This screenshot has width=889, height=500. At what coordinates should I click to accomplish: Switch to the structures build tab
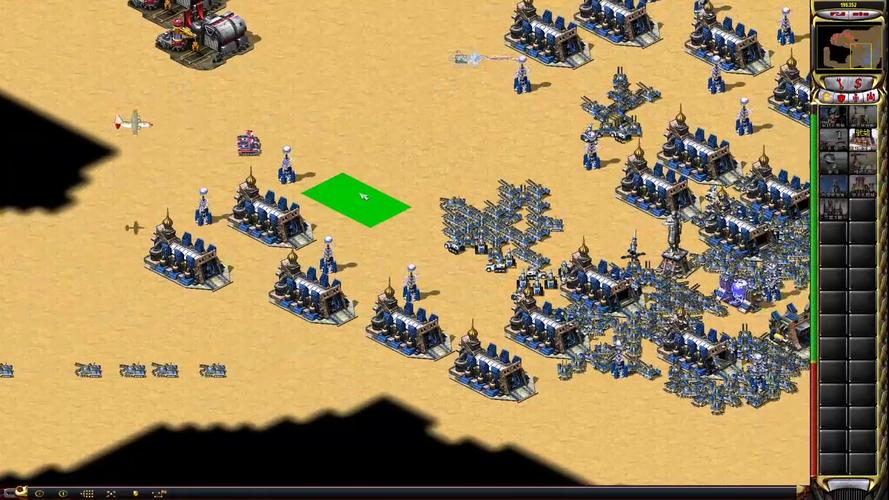point(827,97)
